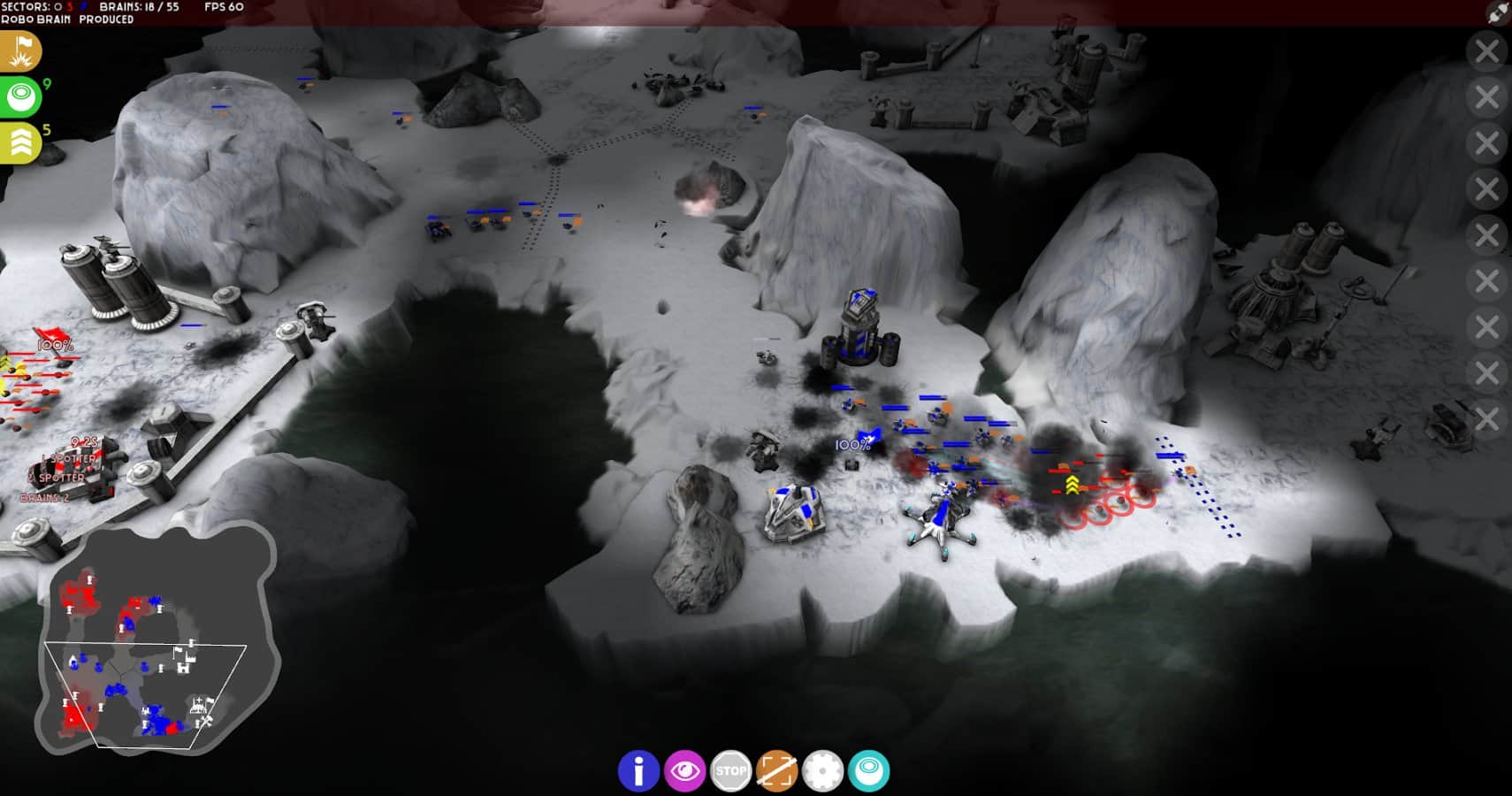This screenshot has height=796, width=1512.
Task: Open the plug connection icon in top corner
Action: (1498, 12)
